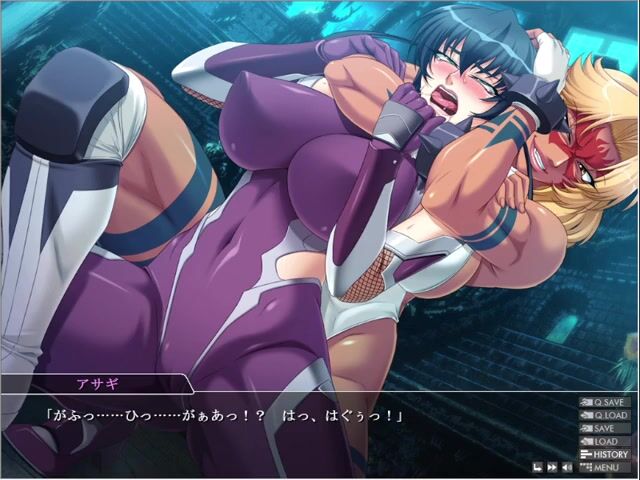The width and height of the screenshot is (640, 480).
Task: Quick load with the Q.LOAD button
Action: 607,415
